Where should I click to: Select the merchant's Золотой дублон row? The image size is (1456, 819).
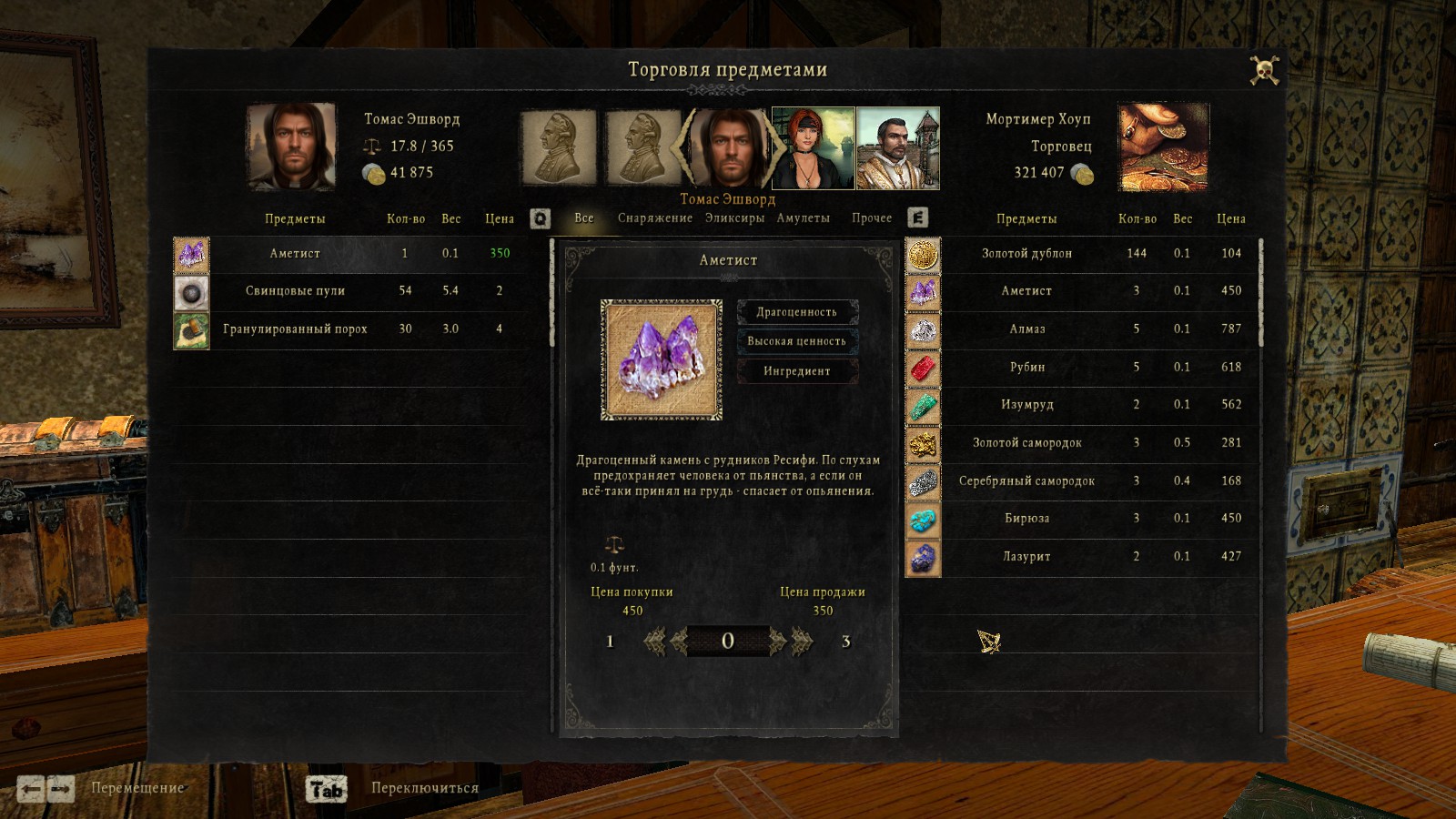tap(1026, 254)
